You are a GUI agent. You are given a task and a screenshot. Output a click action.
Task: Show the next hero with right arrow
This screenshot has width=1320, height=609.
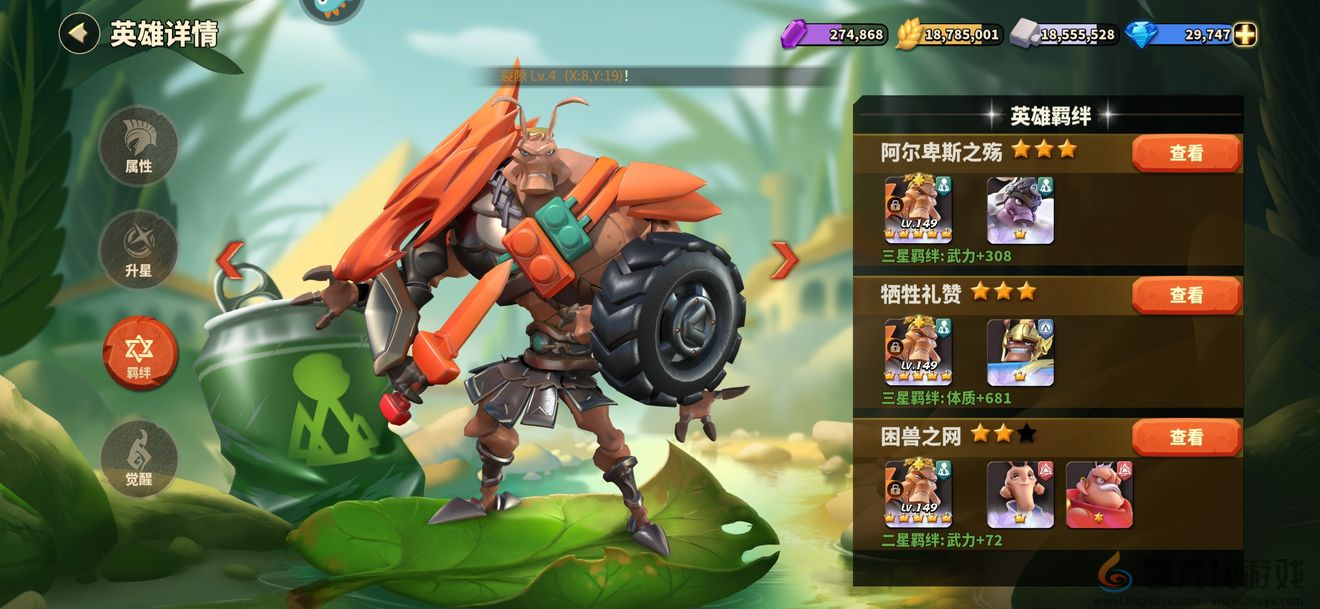[784, 260]
